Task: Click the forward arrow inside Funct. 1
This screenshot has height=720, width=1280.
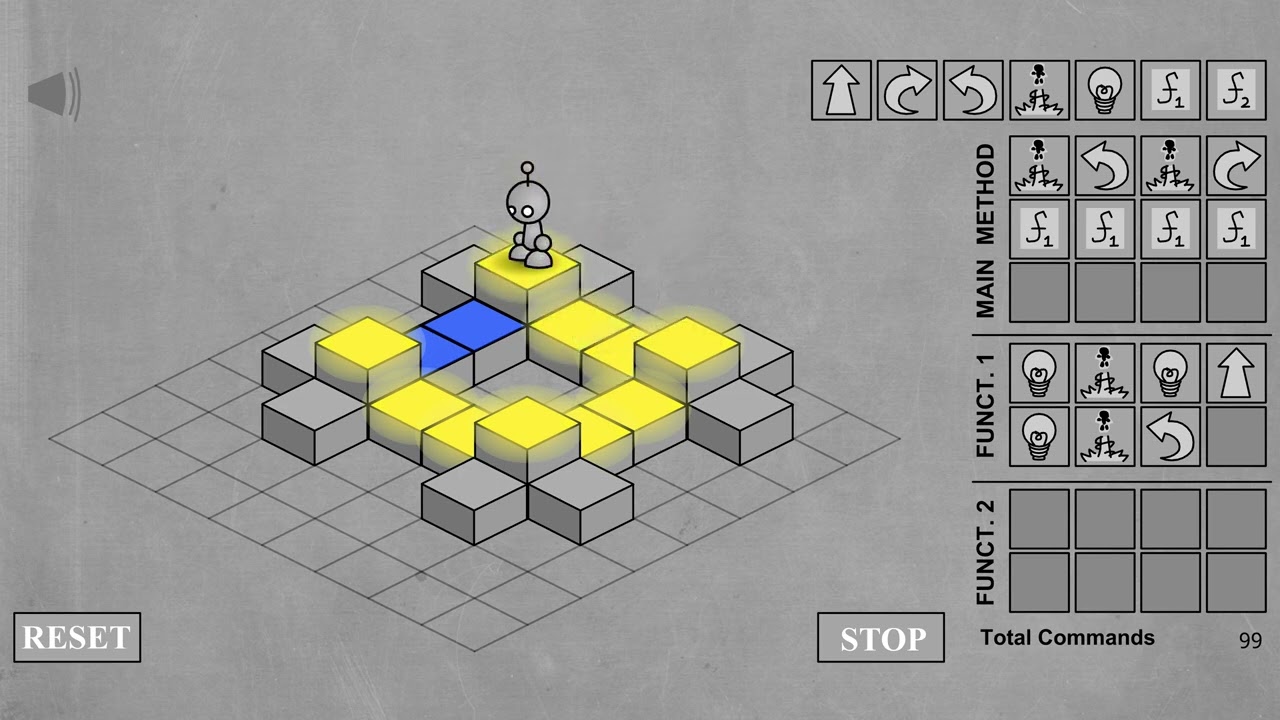Action: click(x=1237, y=374)
